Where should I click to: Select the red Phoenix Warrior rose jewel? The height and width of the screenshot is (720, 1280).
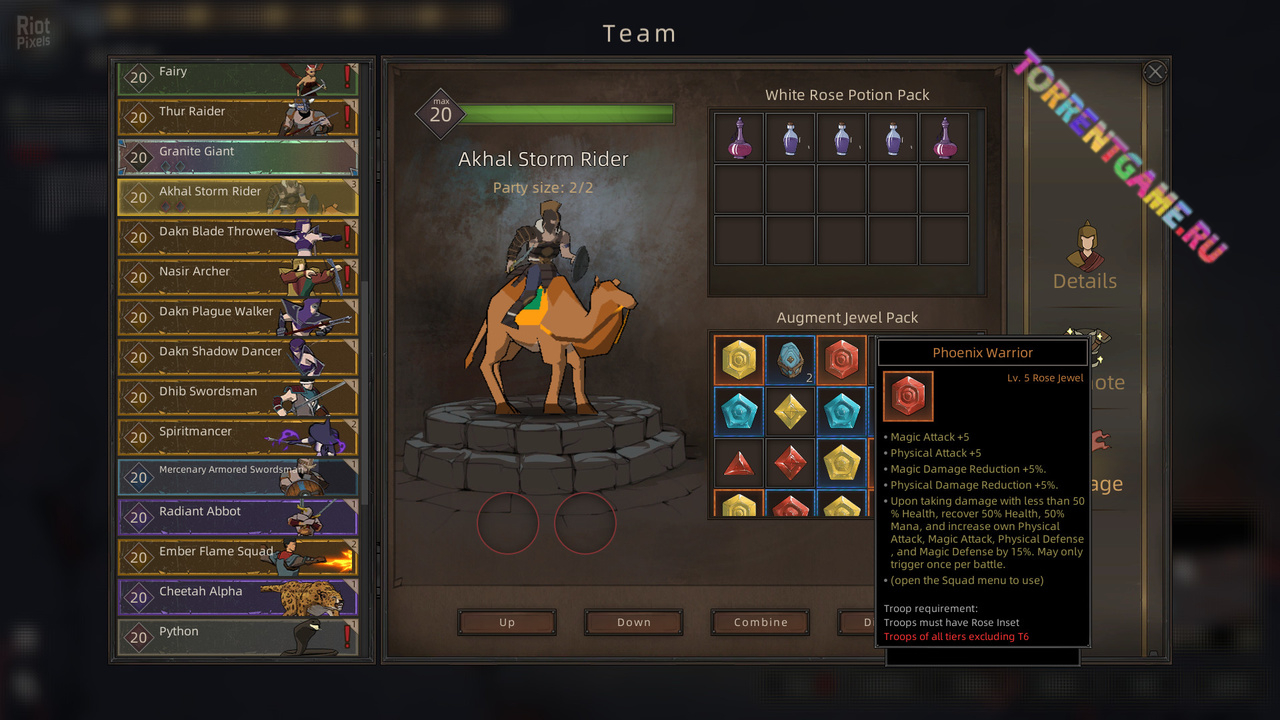841,360
